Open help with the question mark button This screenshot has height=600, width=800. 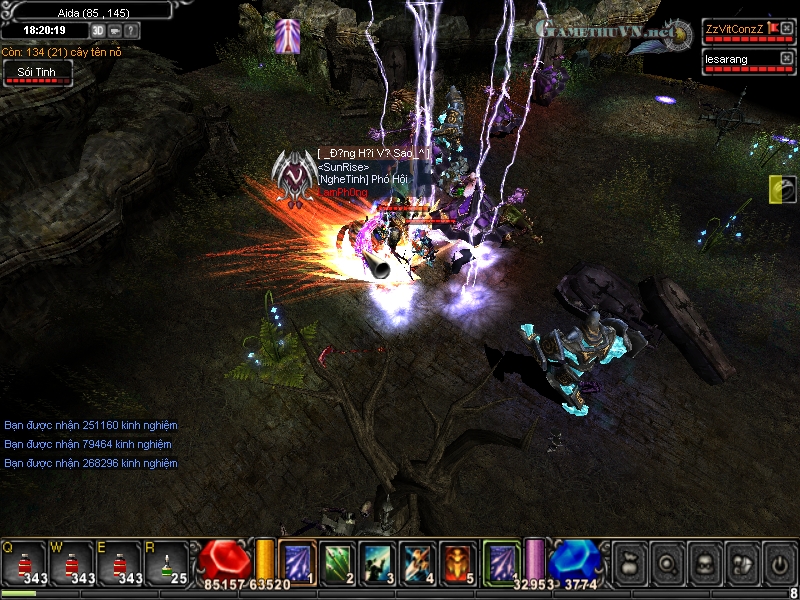[132, 31]
